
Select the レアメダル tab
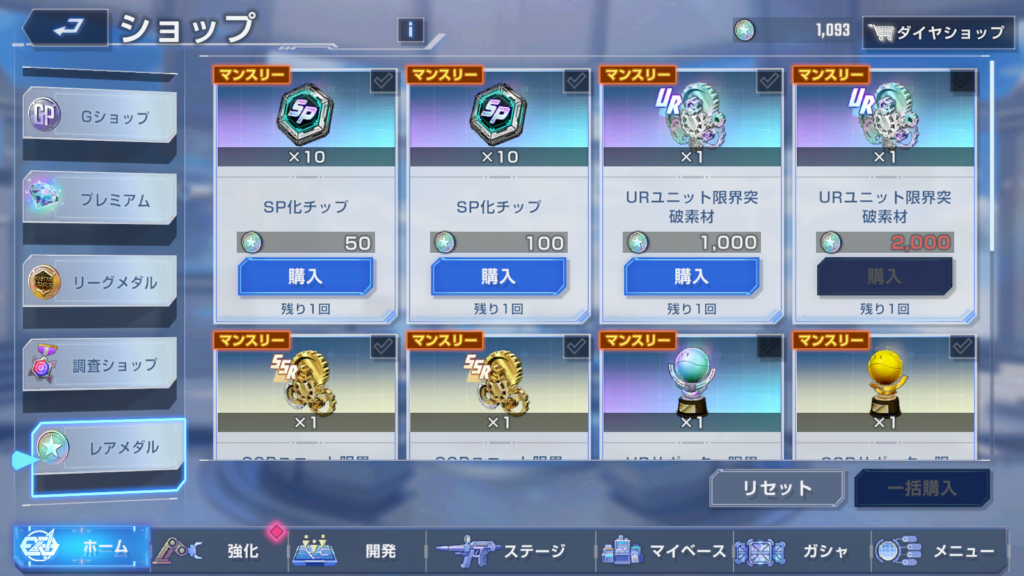coord(108,448)
